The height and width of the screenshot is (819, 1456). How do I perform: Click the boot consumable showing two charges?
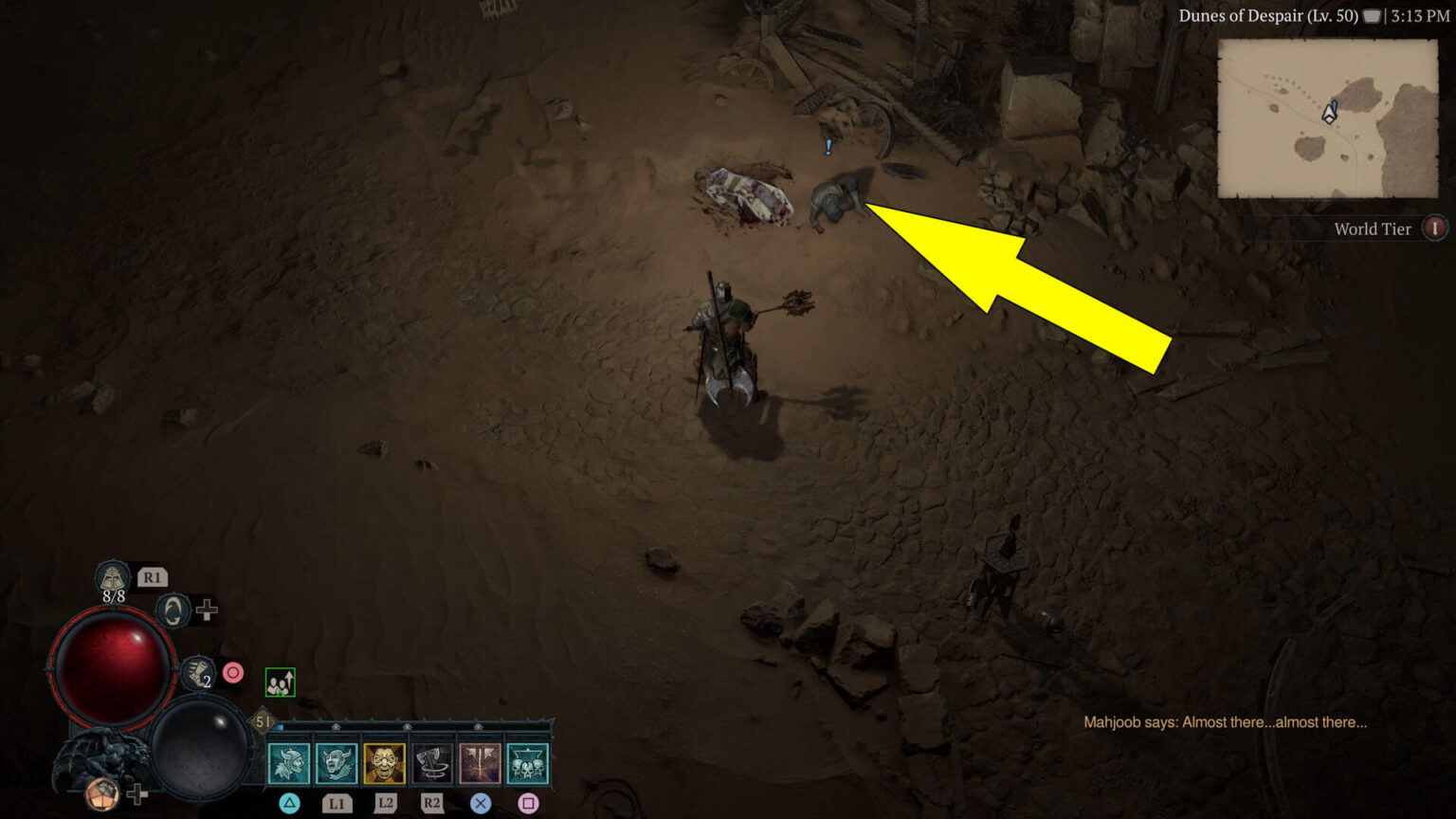pos(197,672)
